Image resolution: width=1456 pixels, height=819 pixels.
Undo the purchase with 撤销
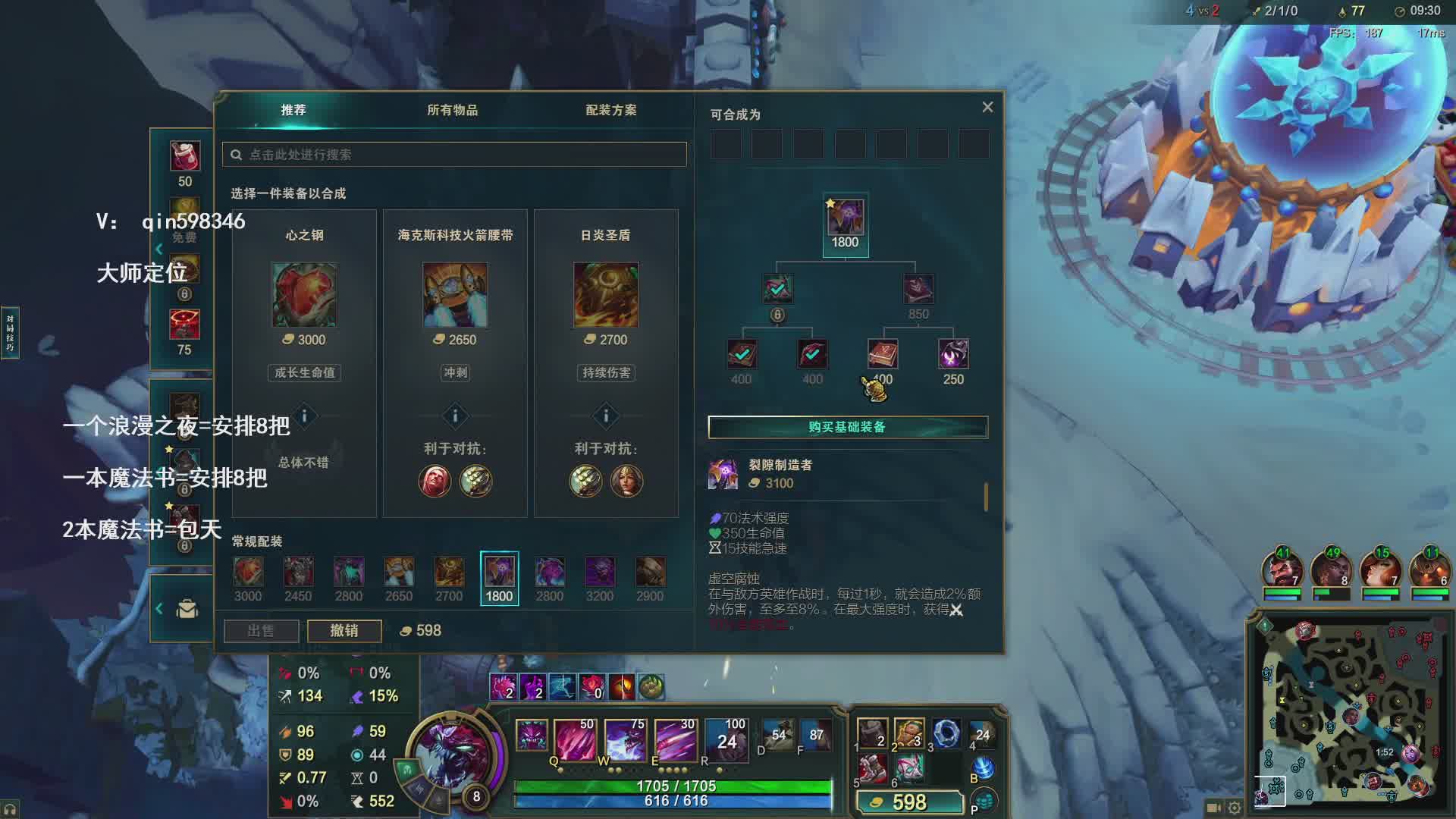point(344,631)
